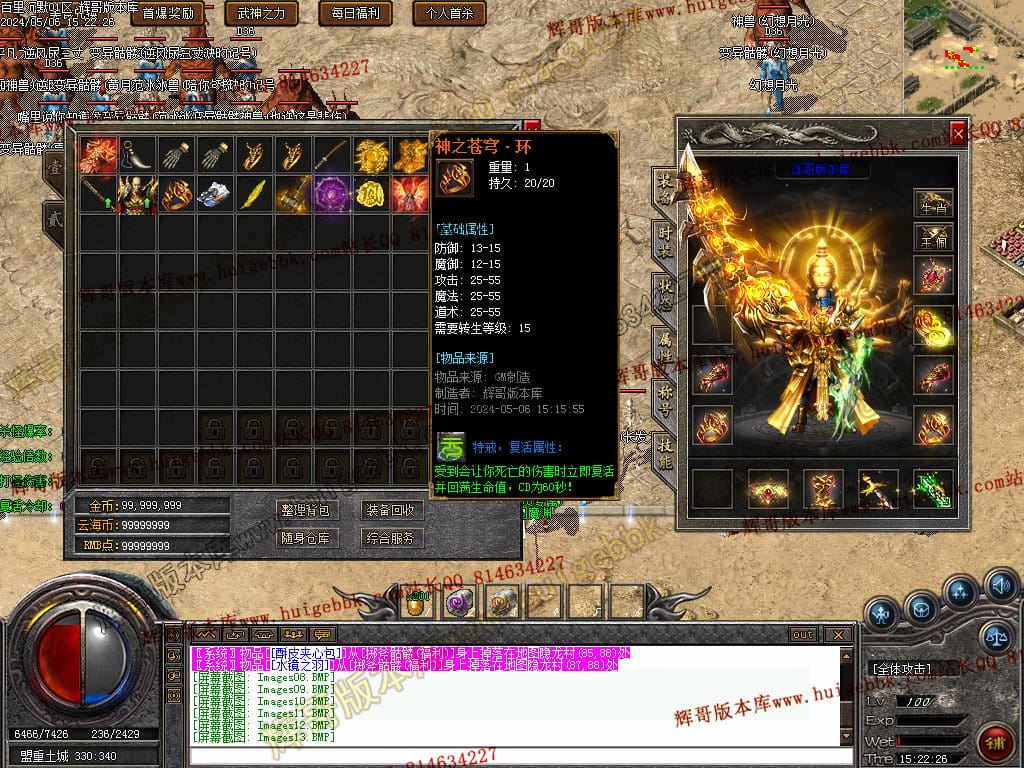Open the 武神之力 menu
Viewport: 1024px width, 768px height.
click(262, 14)
